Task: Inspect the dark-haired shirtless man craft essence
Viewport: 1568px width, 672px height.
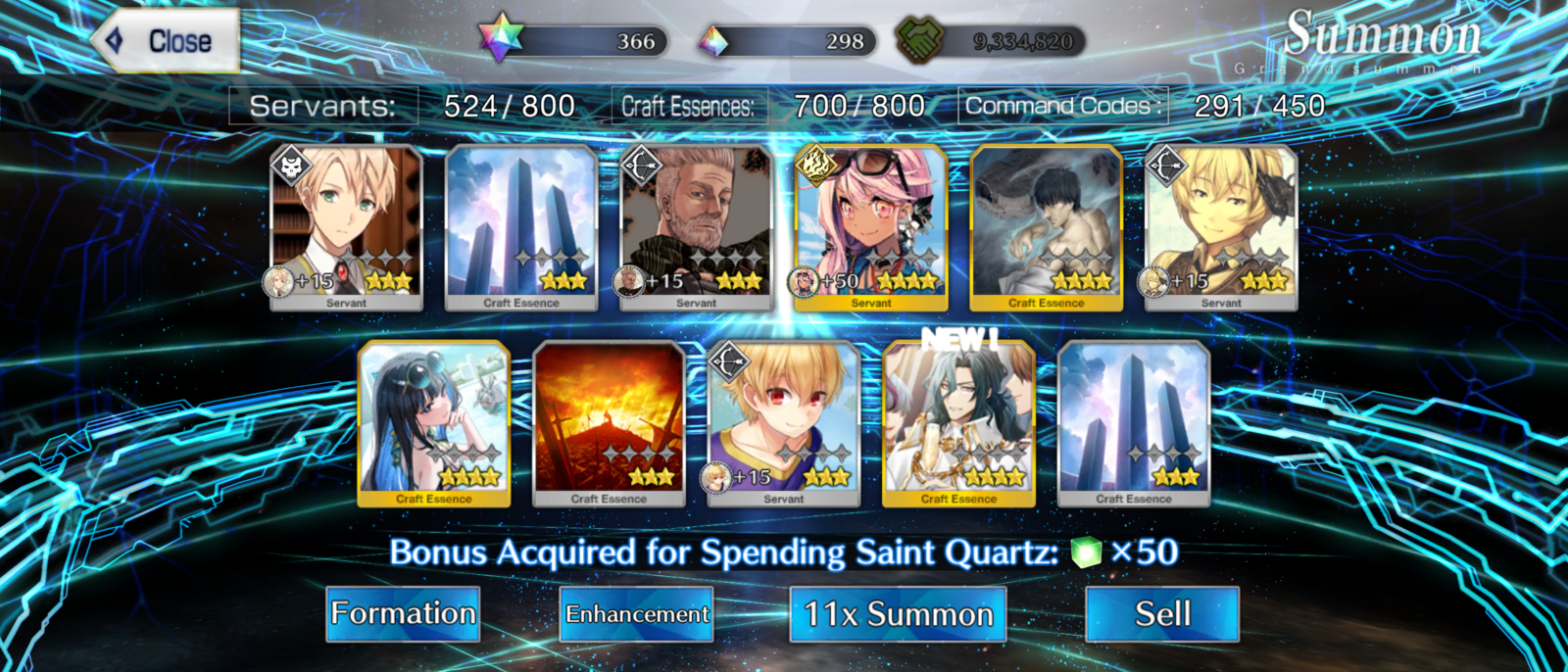Action: tap(1046, 227)
